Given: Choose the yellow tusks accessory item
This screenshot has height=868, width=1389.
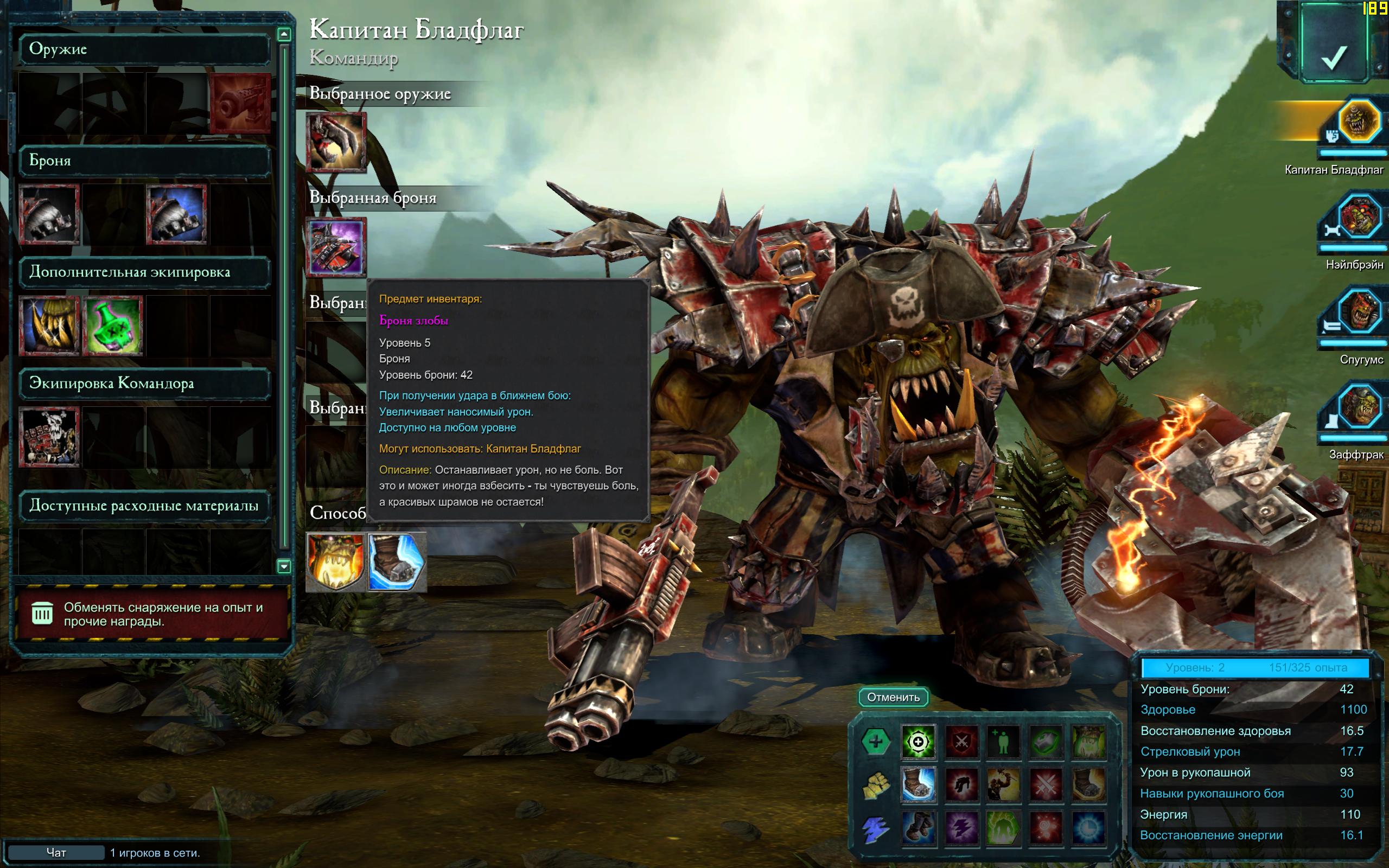Looking at the screenshot, I should tap(49, 325).
